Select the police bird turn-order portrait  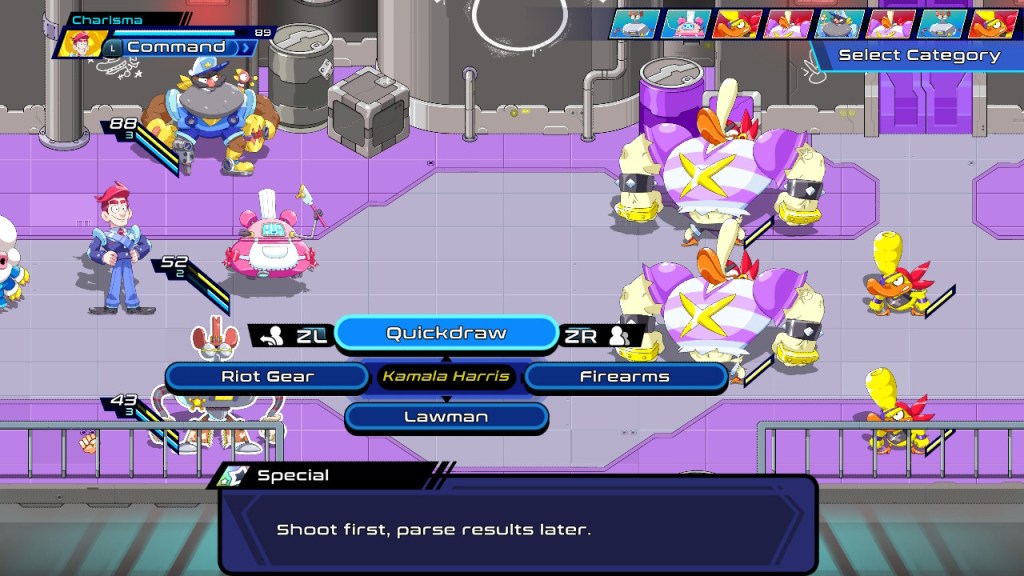(x=839, y=23)
